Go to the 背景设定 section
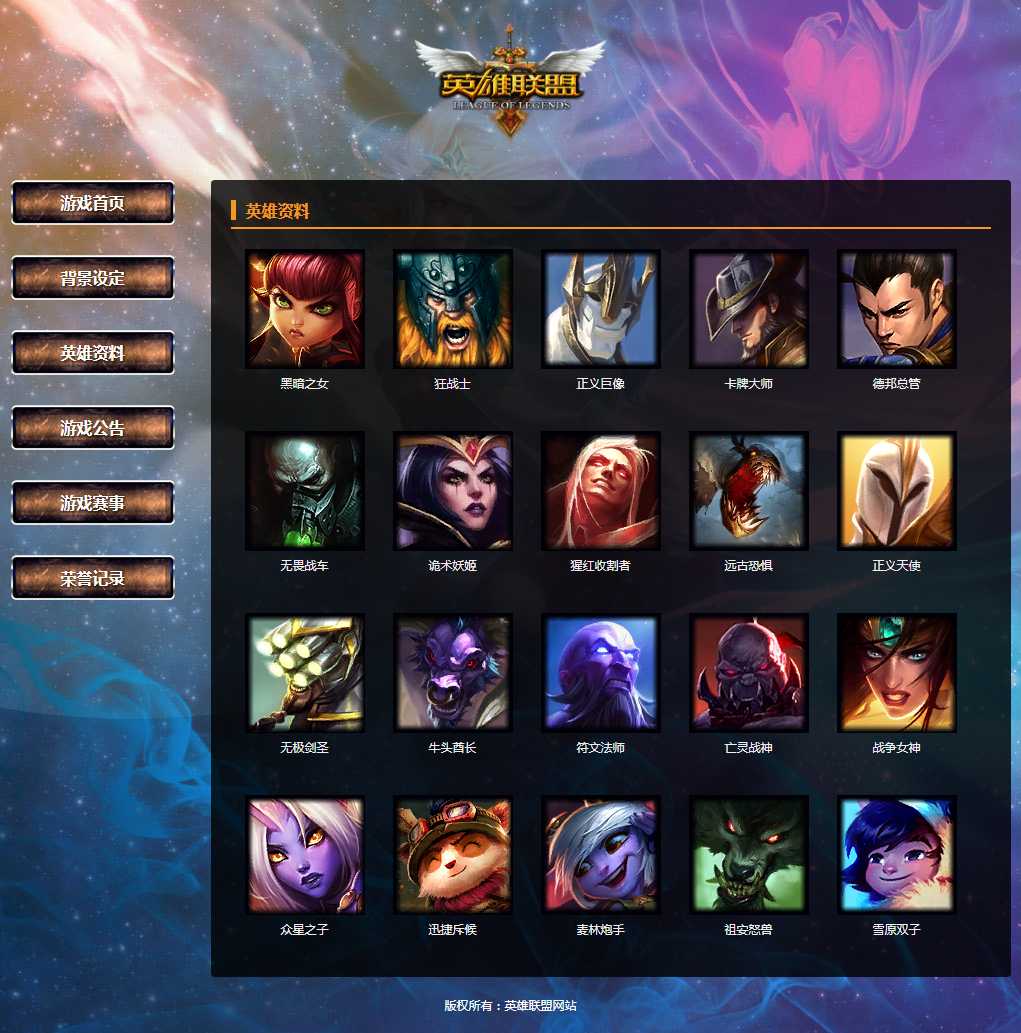This screenshot has width=1021, height=1033. [93, 278]
